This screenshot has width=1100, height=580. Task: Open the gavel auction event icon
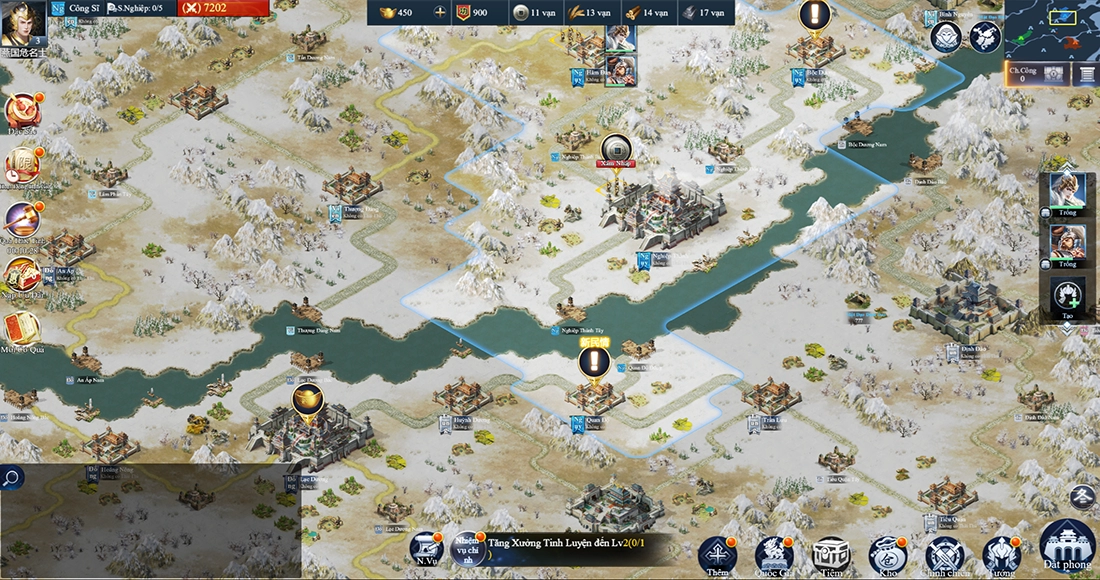(x=20, y=219)
